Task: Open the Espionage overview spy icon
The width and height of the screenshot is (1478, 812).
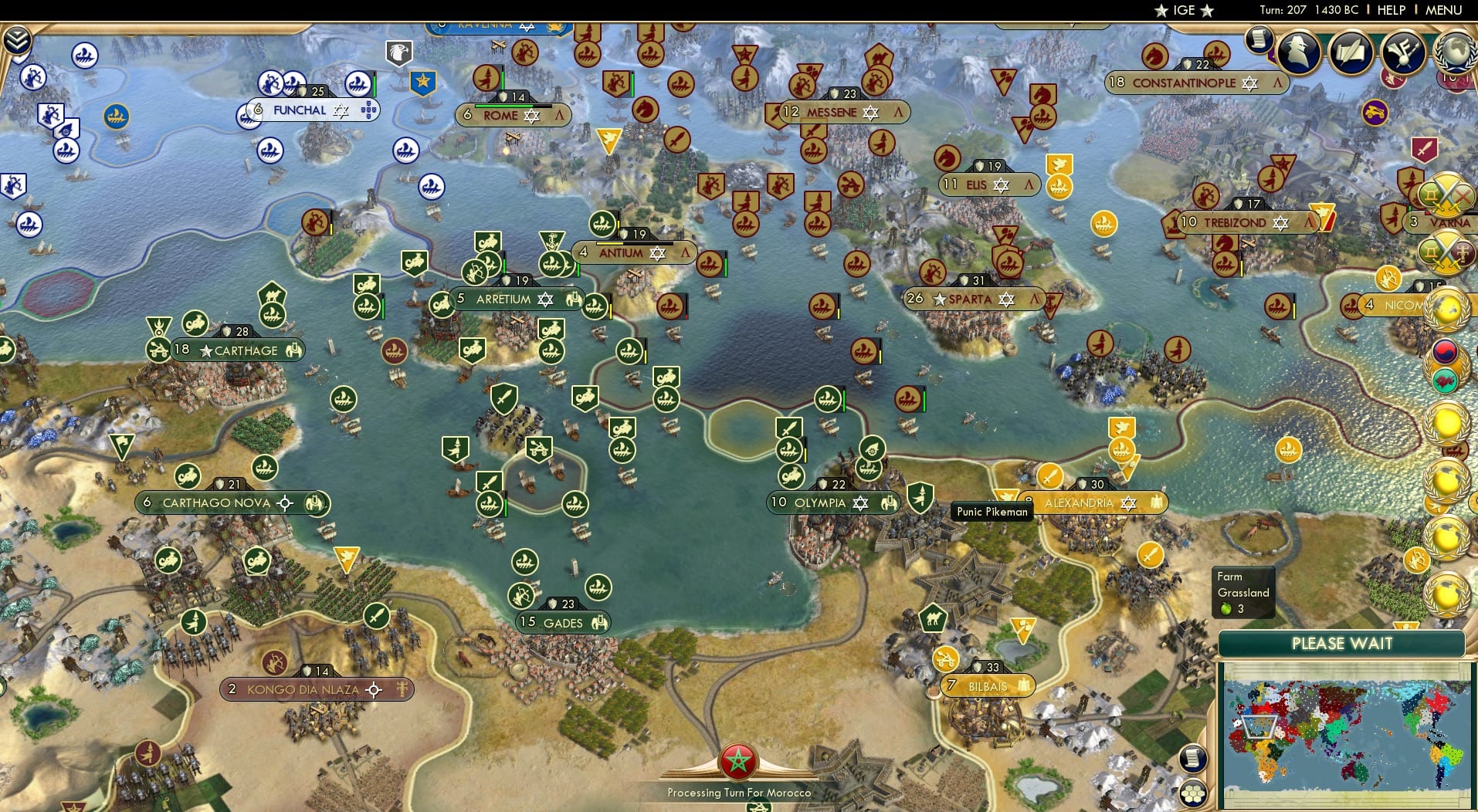Action: (1297, 52)
